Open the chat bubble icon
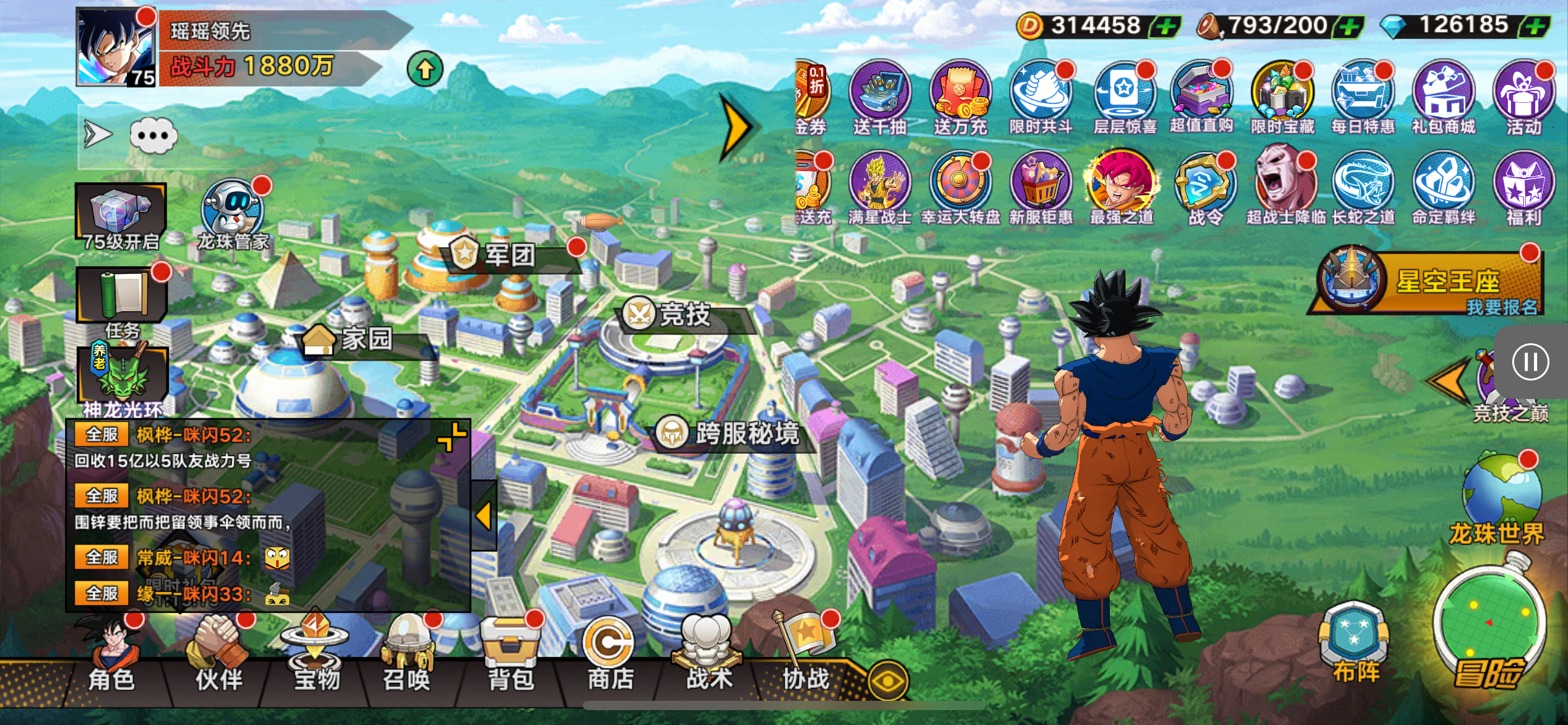 click(x=153, y=136)
